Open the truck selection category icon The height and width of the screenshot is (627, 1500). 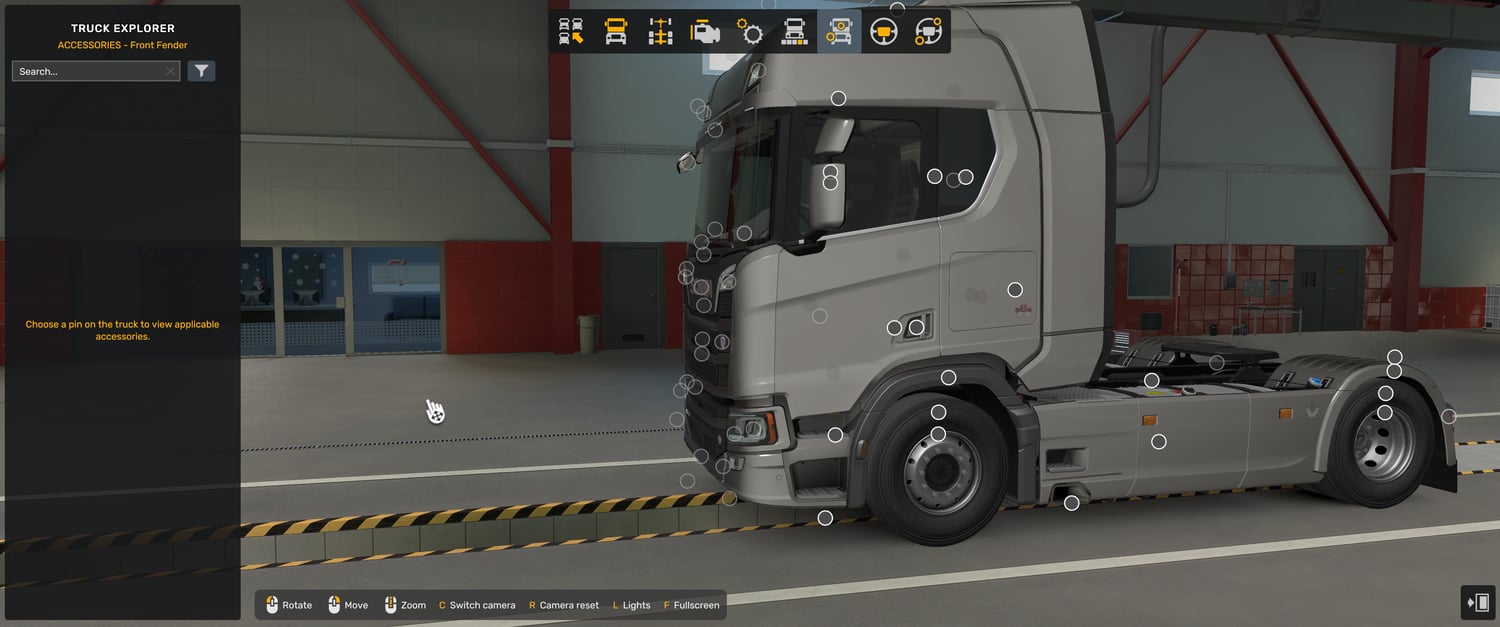coord(571,32)
